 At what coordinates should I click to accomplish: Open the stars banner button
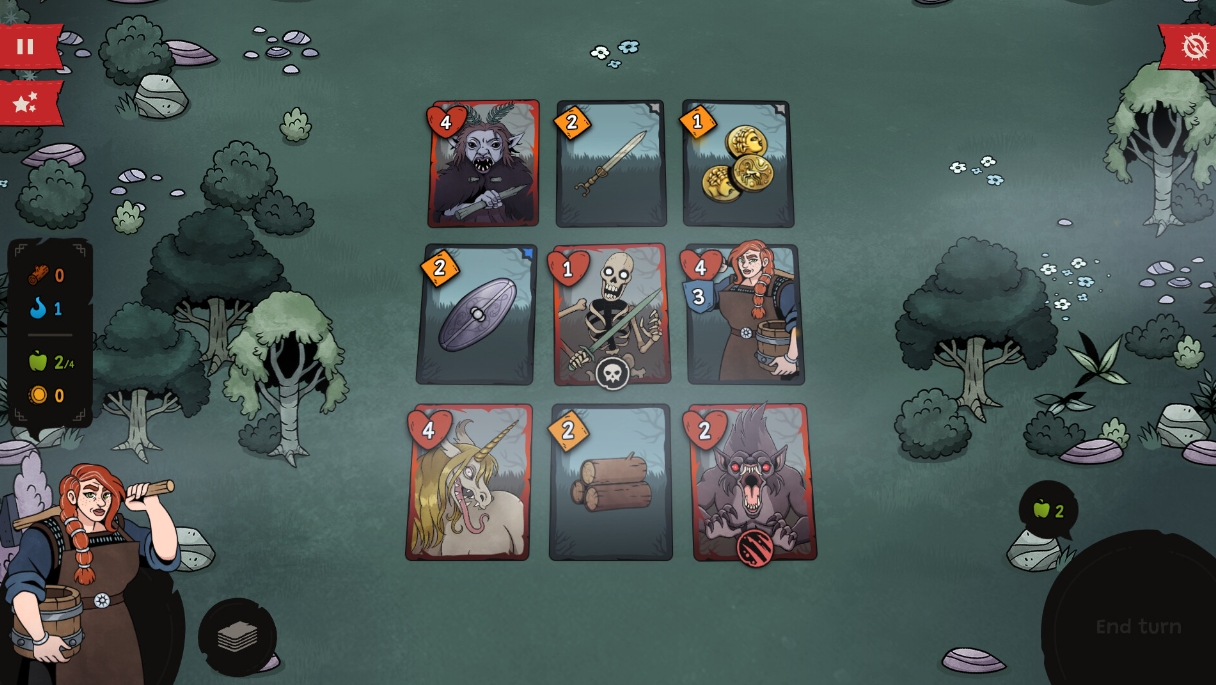pos(26,102)
